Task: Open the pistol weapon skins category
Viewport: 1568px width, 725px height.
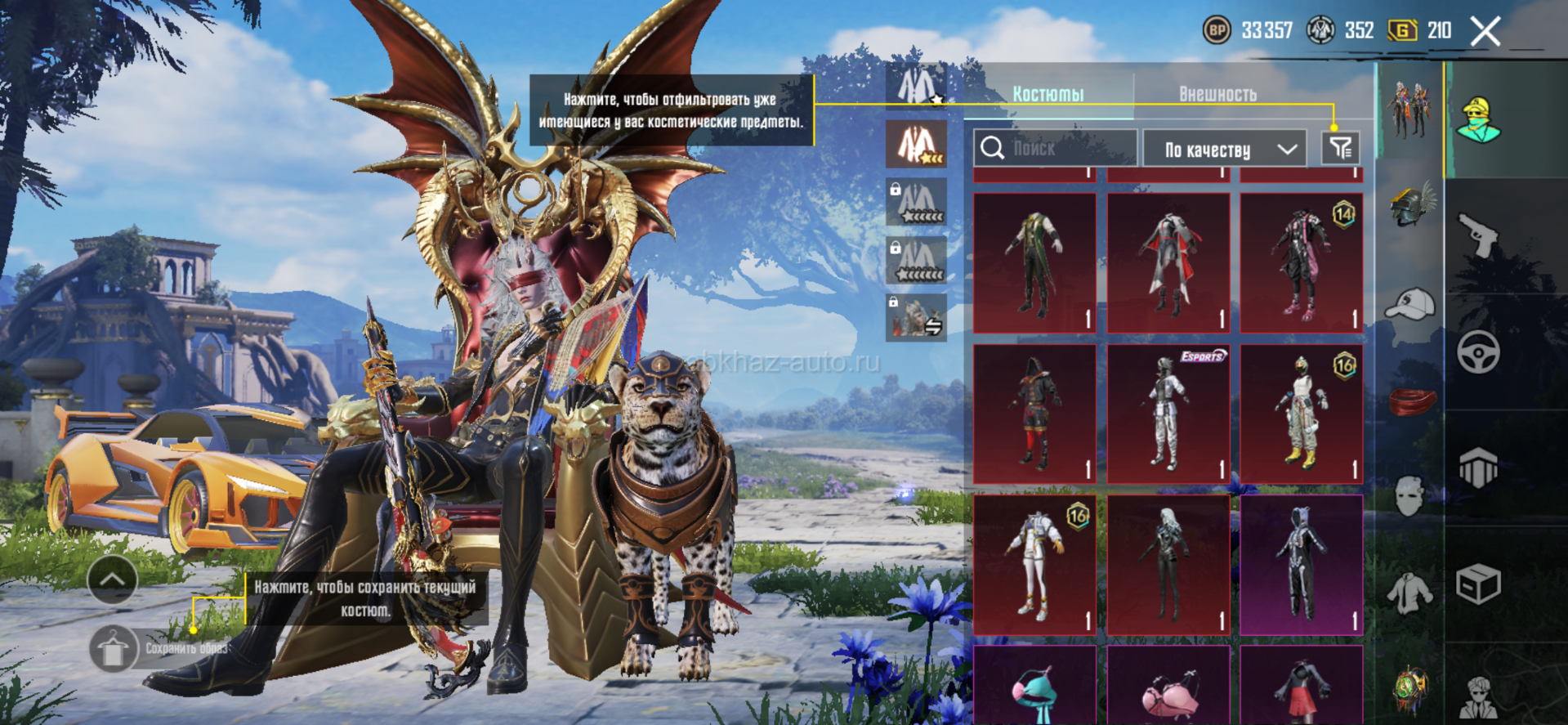Action: click(1478, 235)
